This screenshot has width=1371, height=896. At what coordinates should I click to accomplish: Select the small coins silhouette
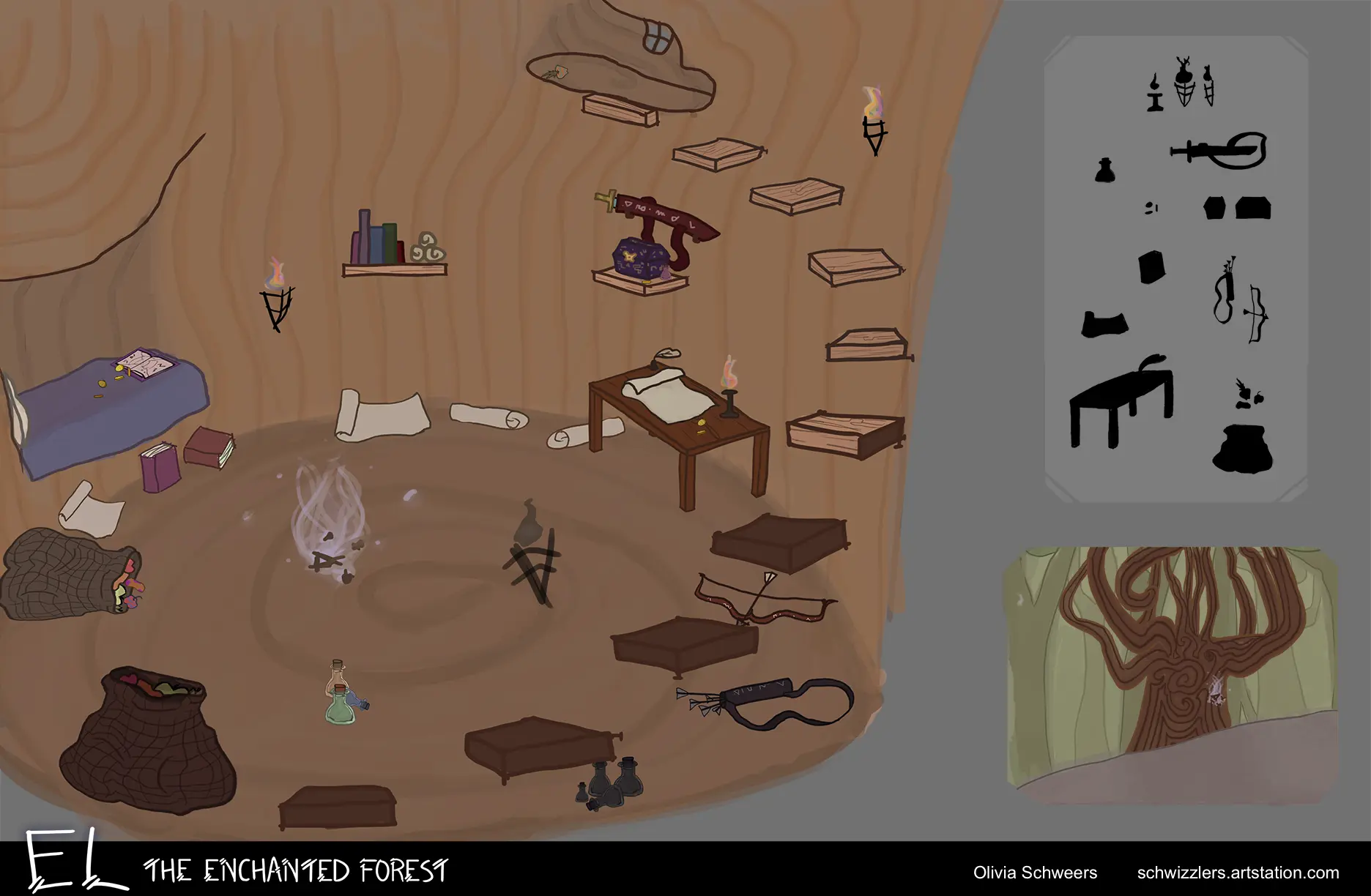click(1151, 209)
